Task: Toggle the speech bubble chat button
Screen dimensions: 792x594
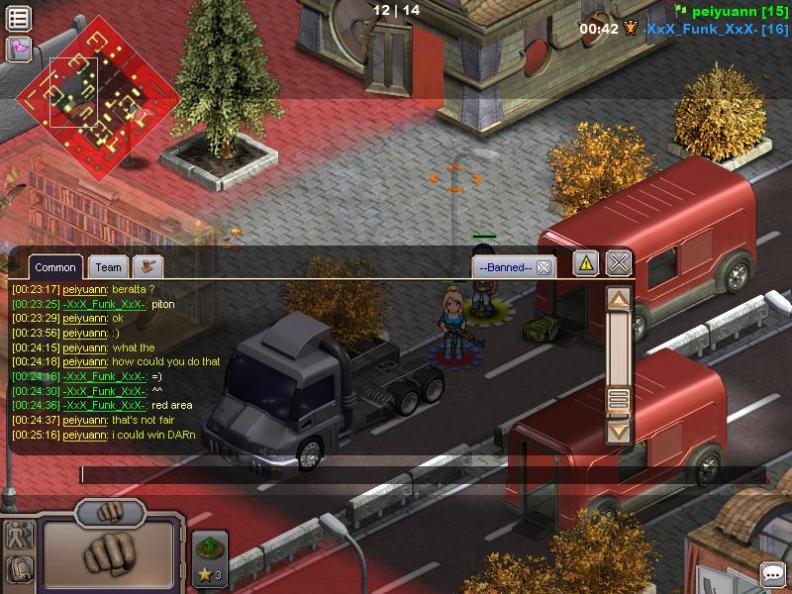Action: 773,574
